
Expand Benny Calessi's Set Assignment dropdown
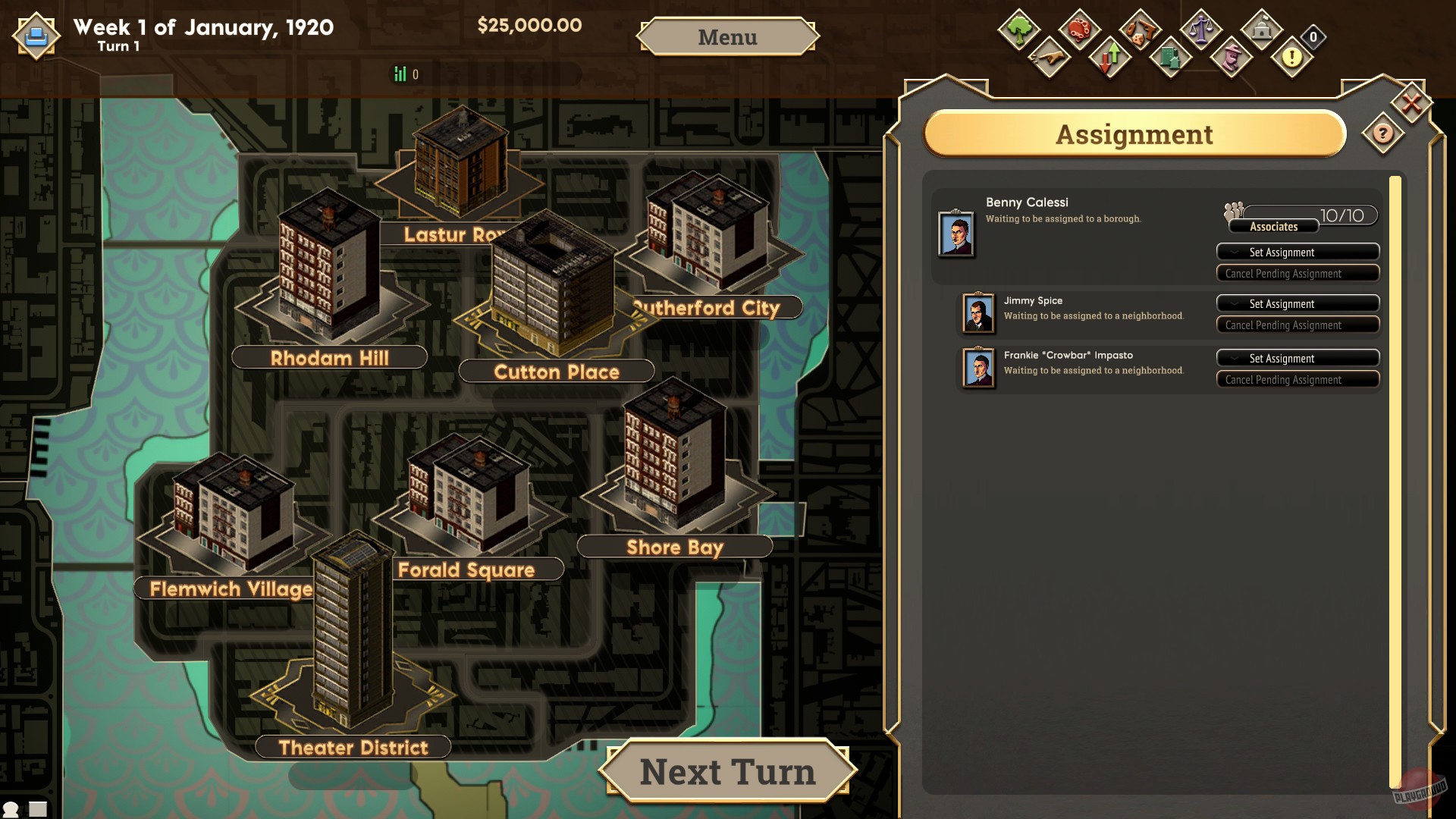tap(1297, 252)
